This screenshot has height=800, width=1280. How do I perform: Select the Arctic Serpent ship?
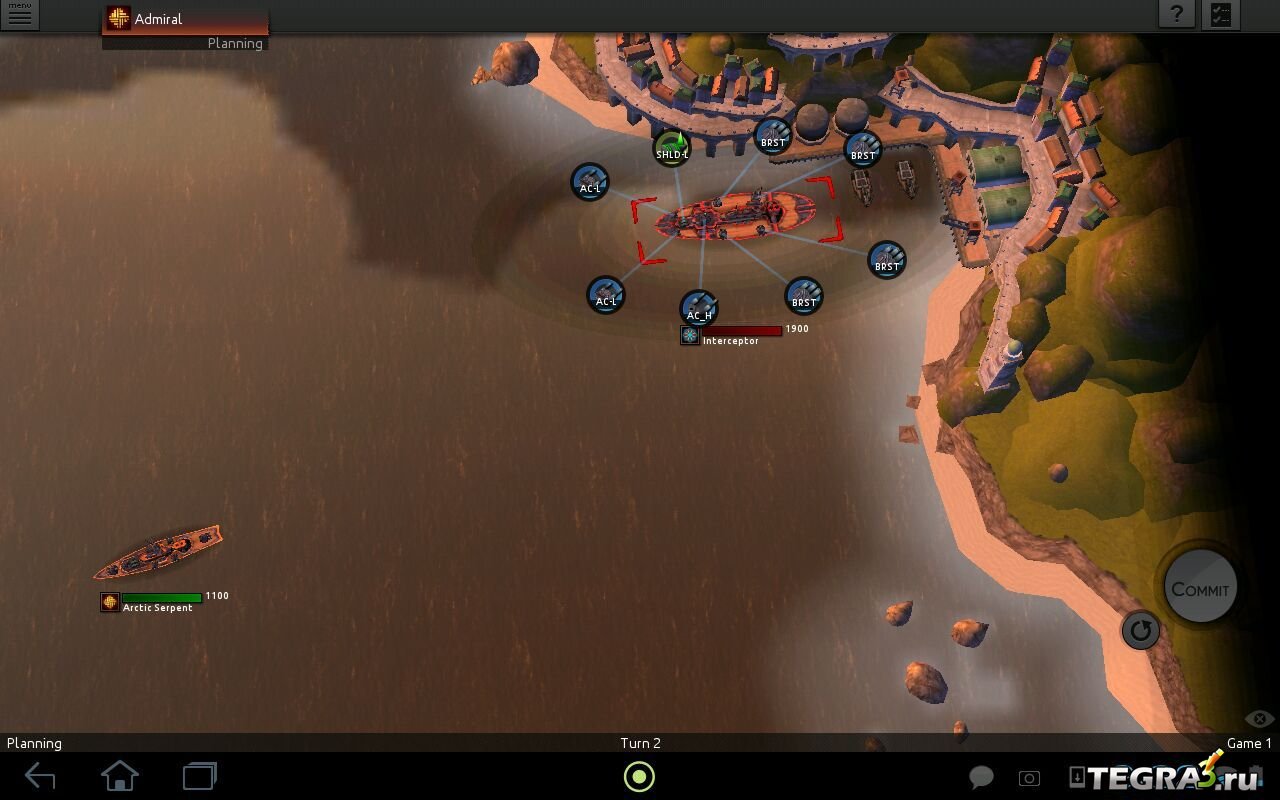coord(158,552)
